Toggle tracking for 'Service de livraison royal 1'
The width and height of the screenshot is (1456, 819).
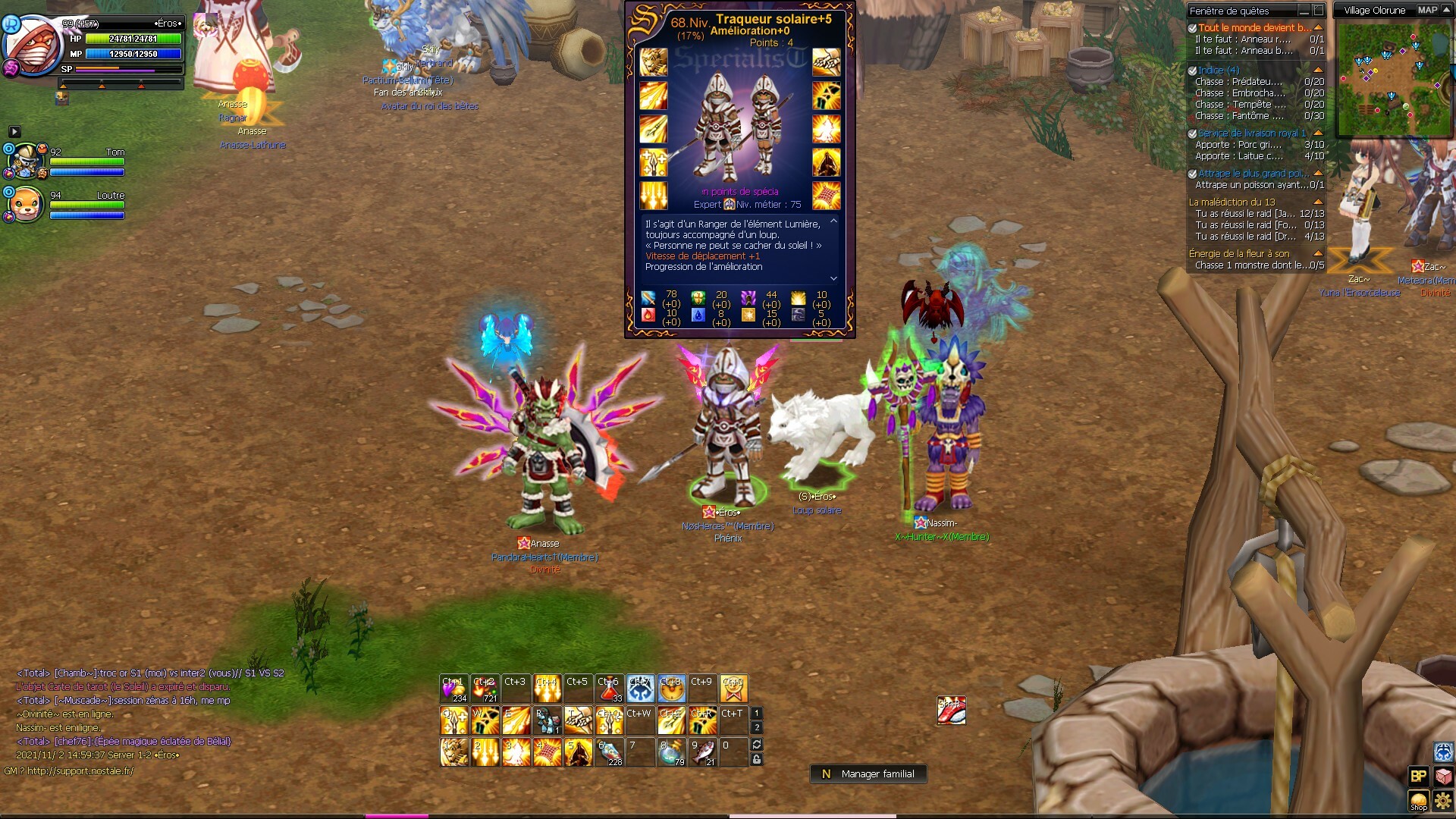tap(1192, 133)
